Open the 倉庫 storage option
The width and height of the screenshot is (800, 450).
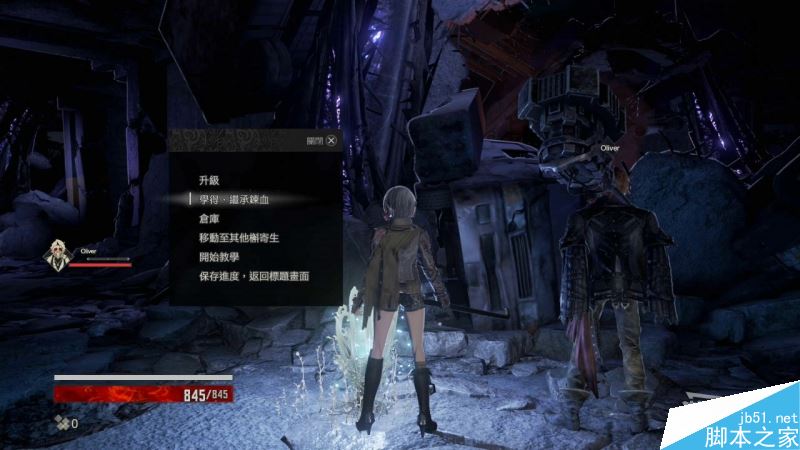pyautogui.click(x=210, y=219)
